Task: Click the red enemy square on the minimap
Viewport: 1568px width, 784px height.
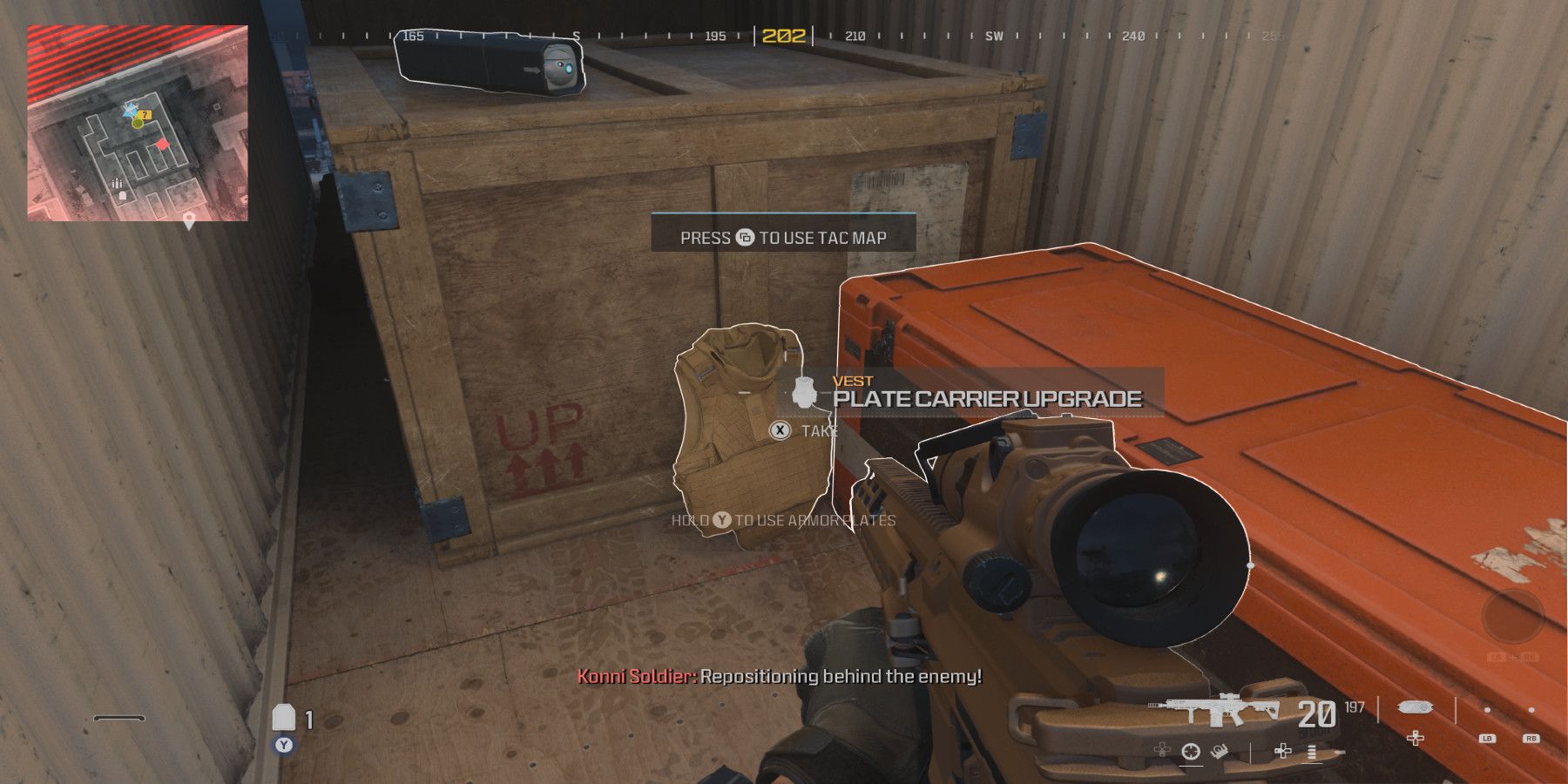Action: click(x=162, y=145)
